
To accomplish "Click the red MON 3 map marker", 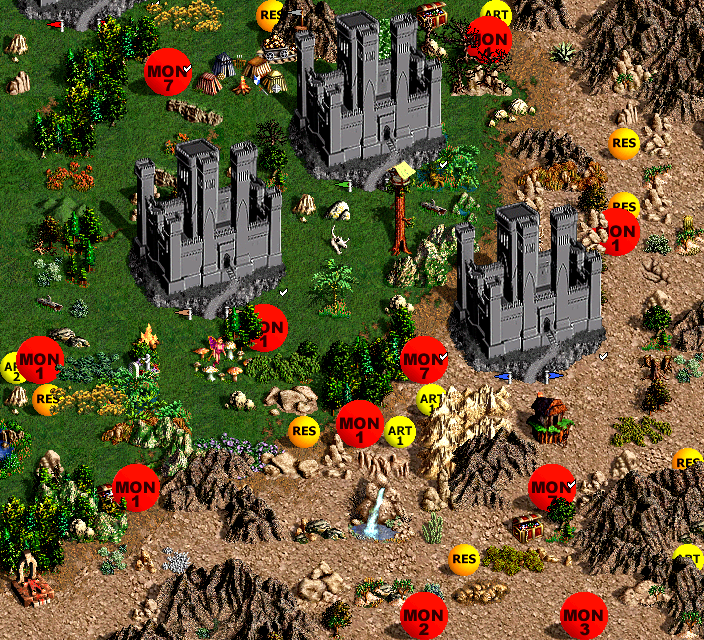I will tap(583, 618).
